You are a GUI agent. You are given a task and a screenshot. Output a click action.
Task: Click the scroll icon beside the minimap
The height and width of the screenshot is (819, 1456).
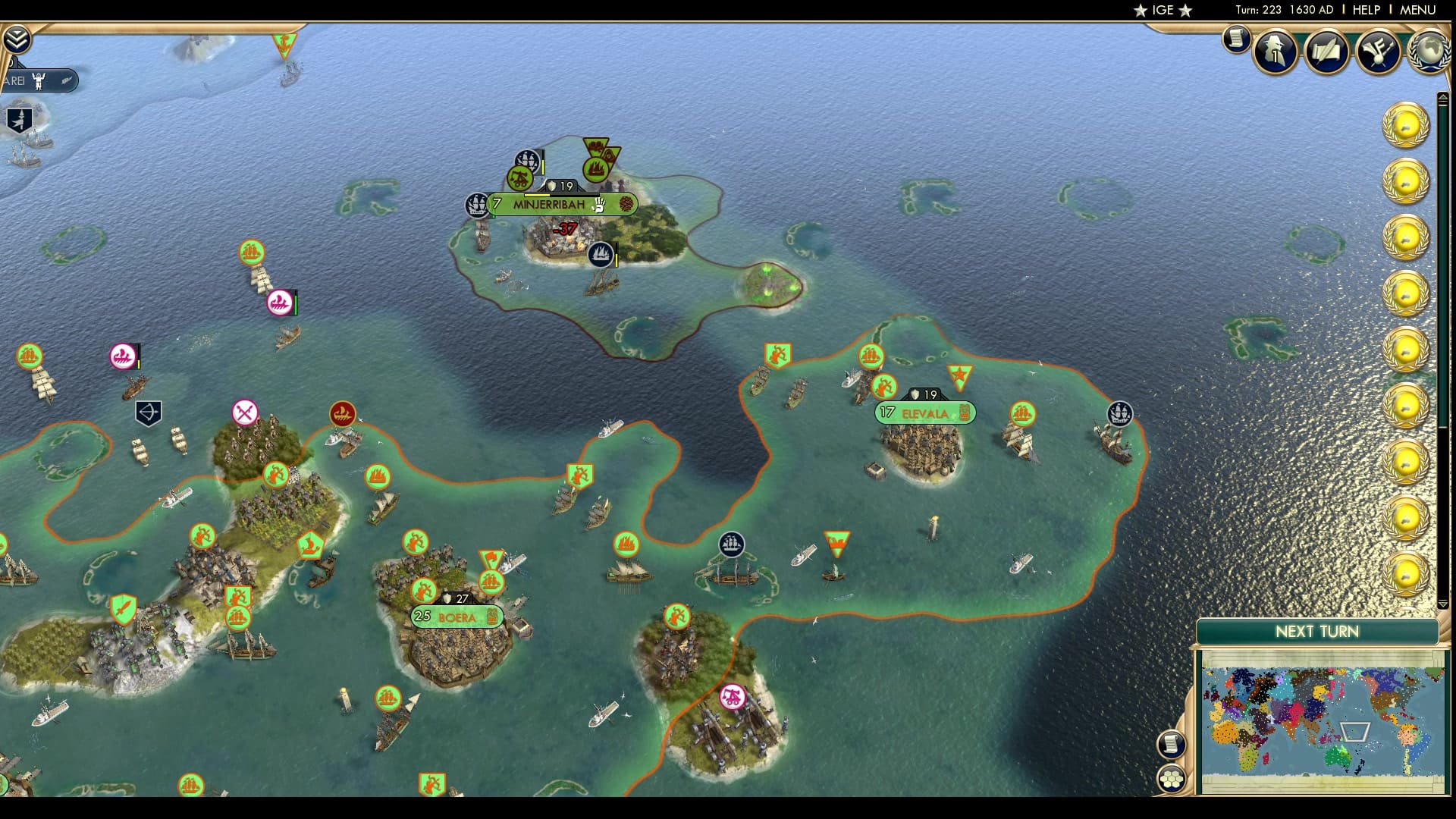click(1172, 743)
